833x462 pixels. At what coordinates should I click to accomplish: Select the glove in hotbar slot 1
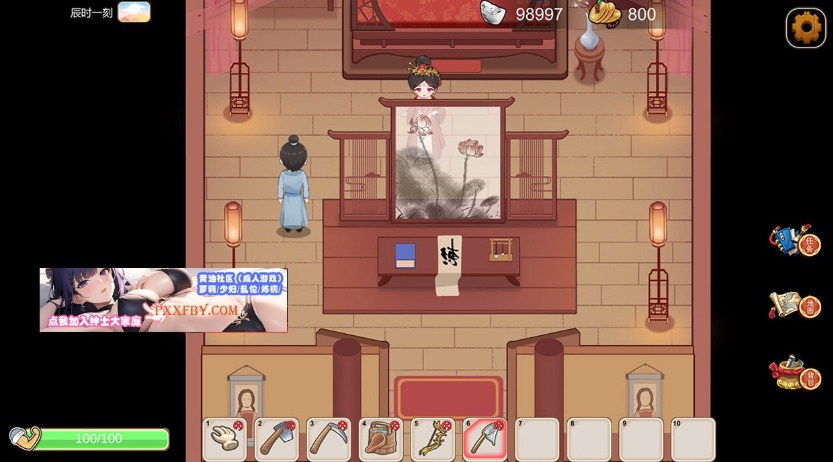point(225,439)
